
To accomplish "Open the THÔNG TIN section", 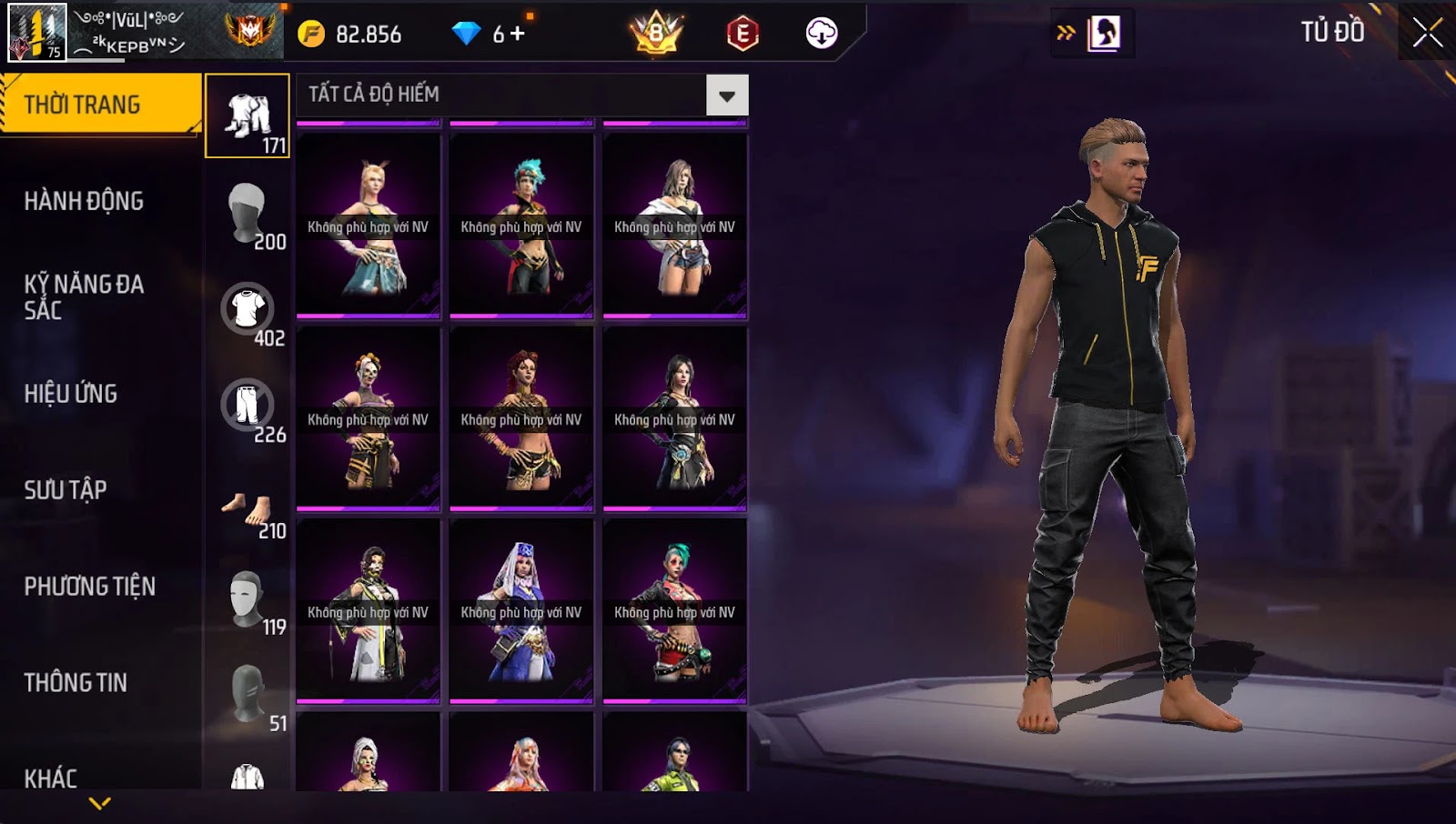I will click(x=76, y=683).
